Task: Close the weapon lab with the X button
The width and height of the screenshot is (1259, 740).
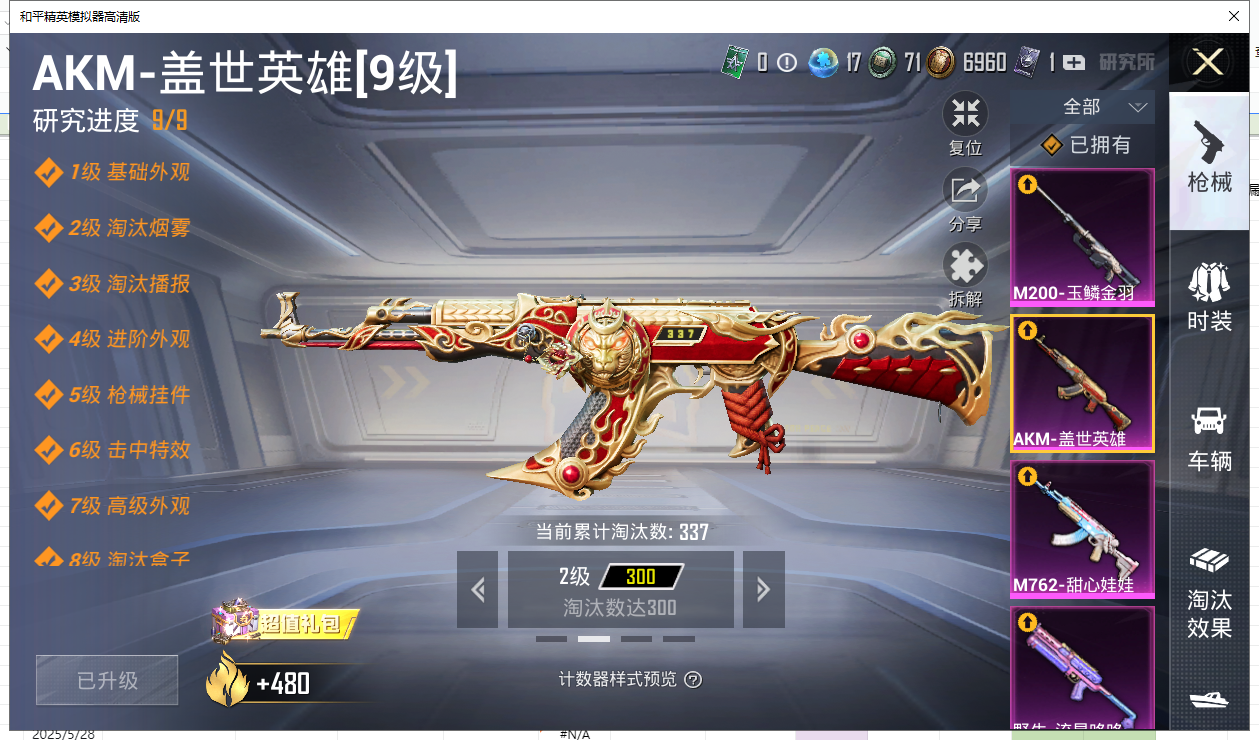Action: 1208,63
